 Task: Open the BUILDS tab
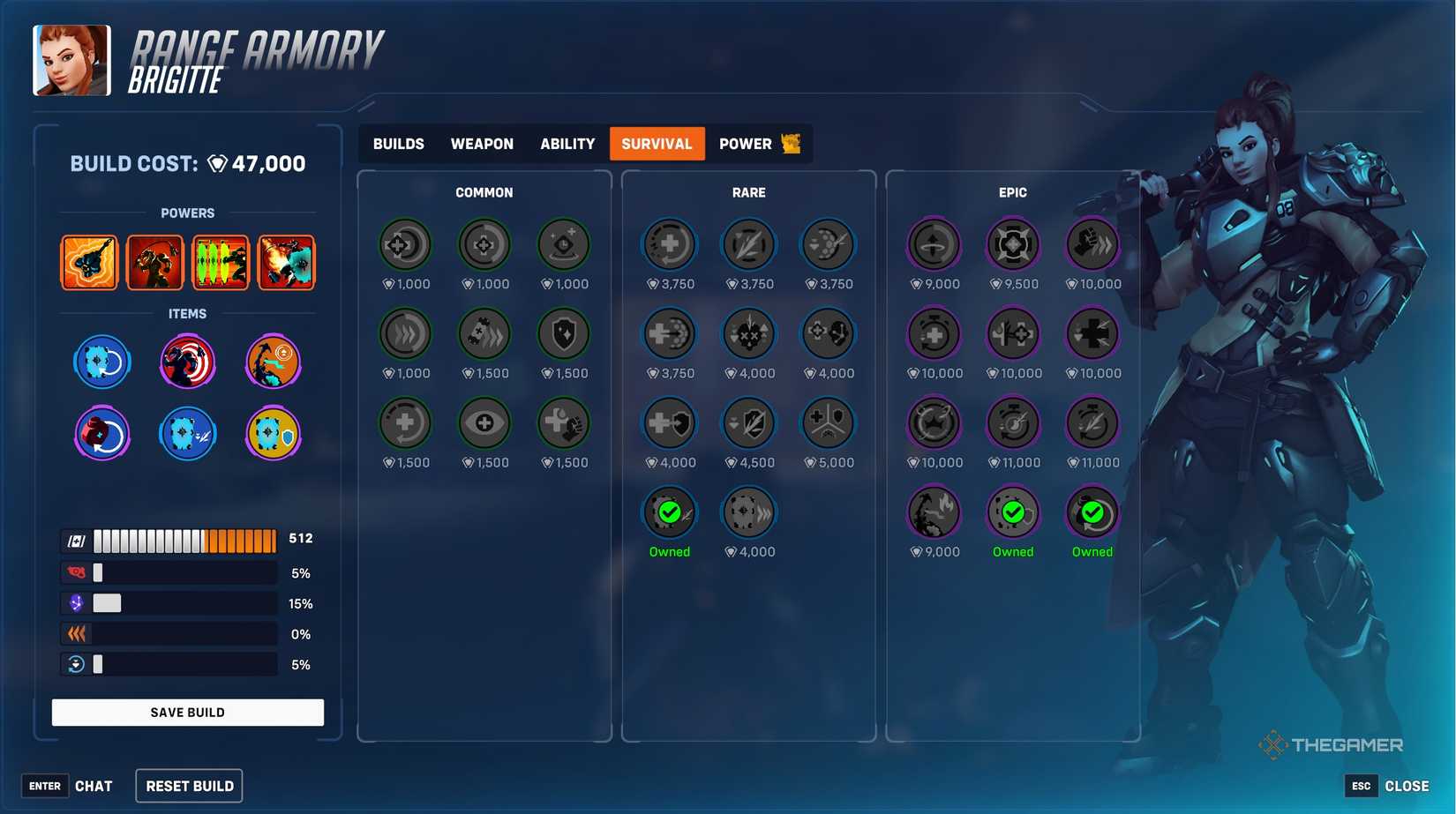coord(397,143)
